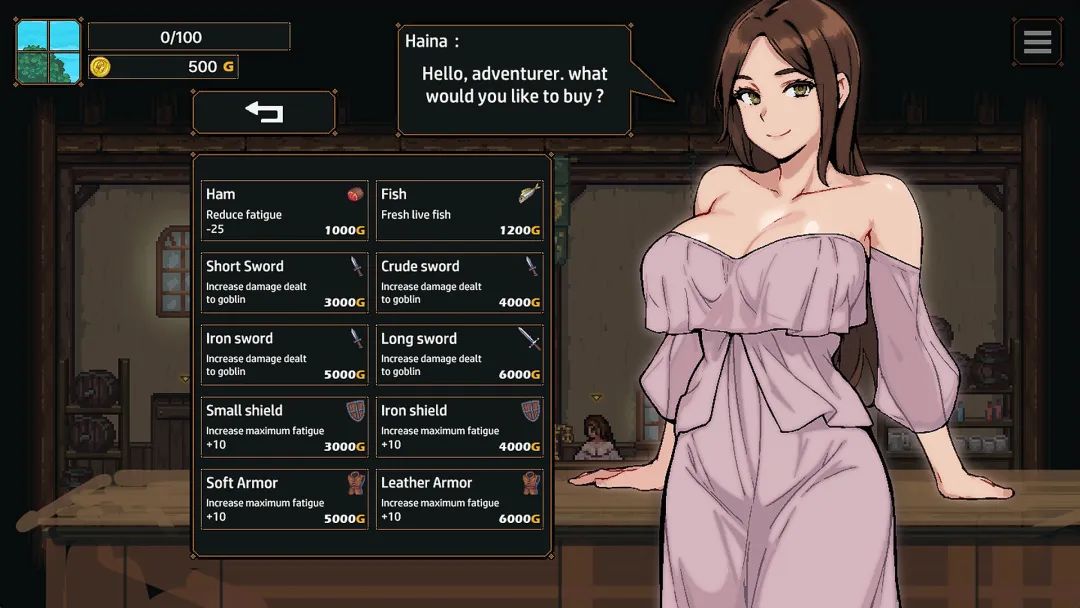Viewport: 1080px width, 608px height.
Task: Choose the Iron shield item
Action: (460, 427)
